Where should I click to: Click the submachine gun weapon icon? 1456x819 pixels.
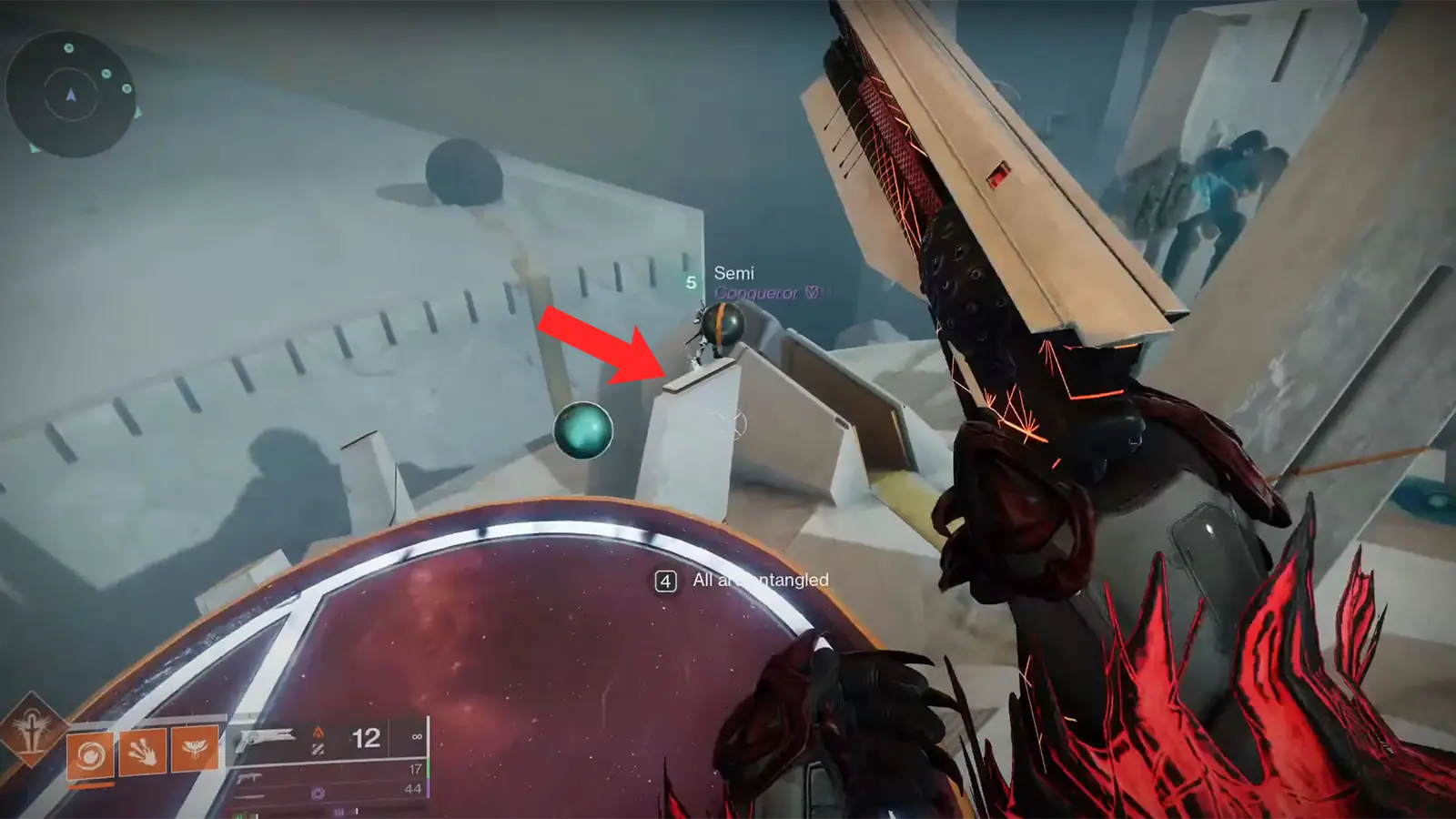tap(248, 779)
